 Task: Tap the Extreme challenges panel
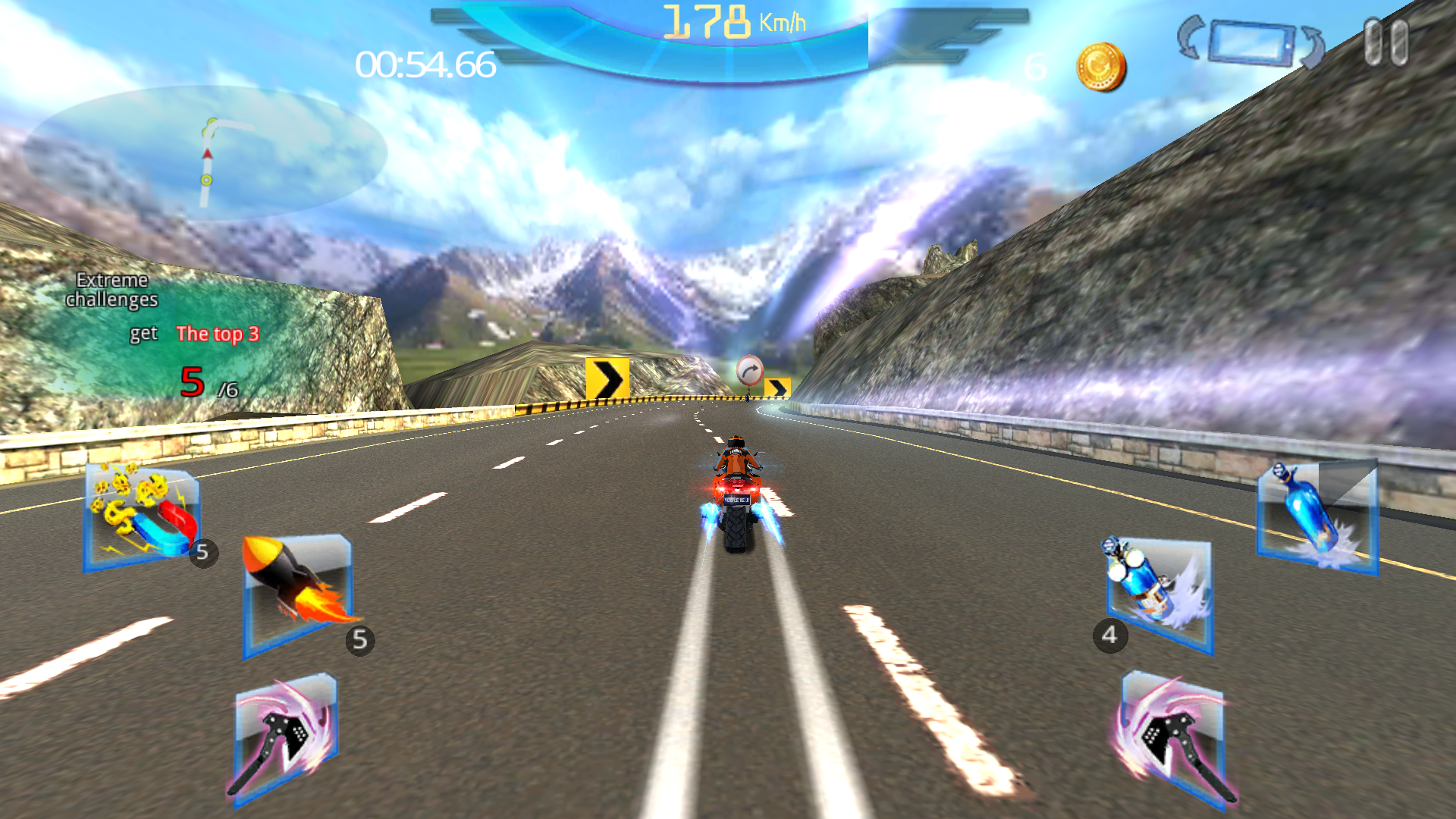[112, 290]
